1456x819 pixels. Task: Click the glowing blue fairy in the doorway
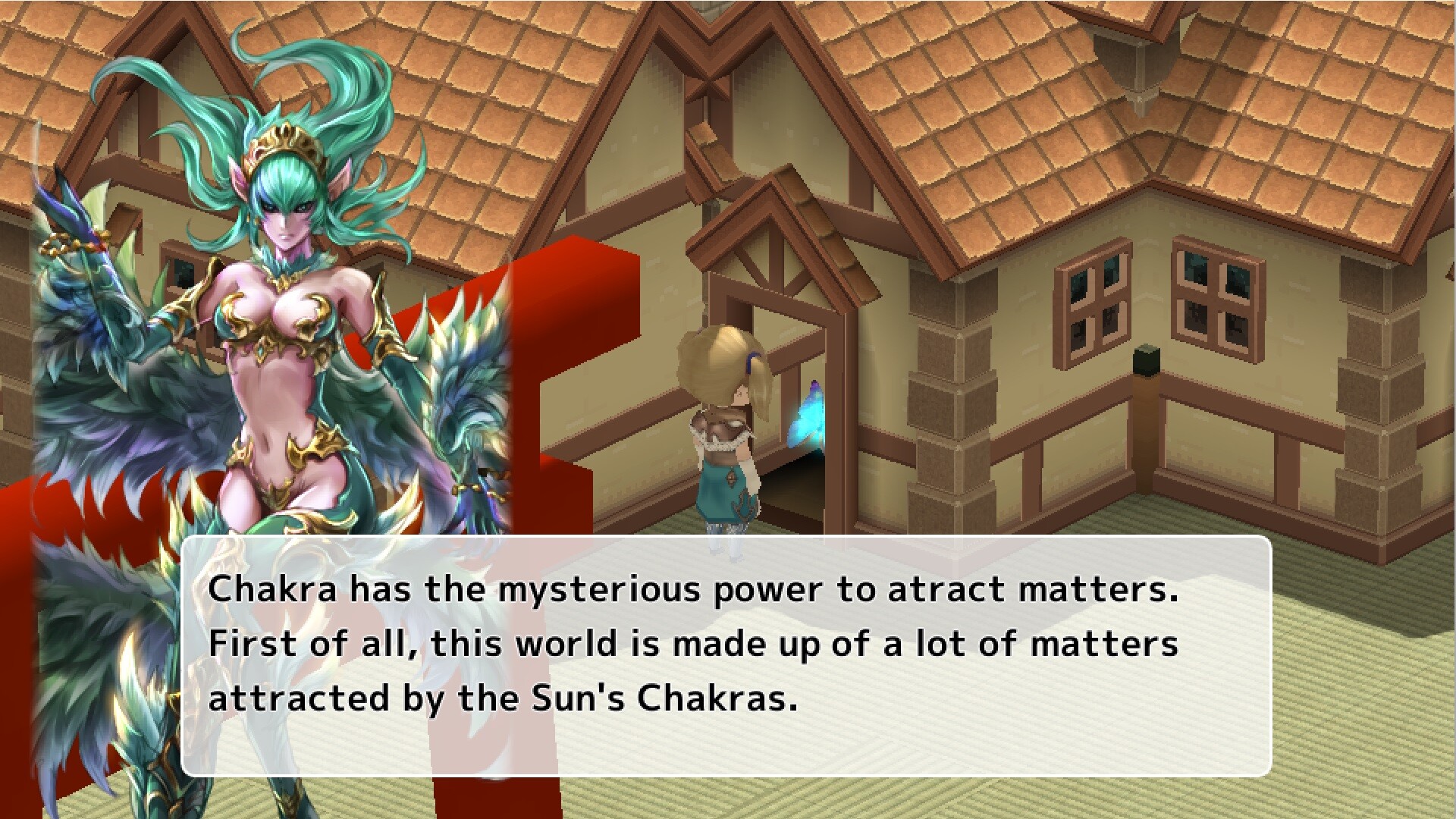(808, 413)
